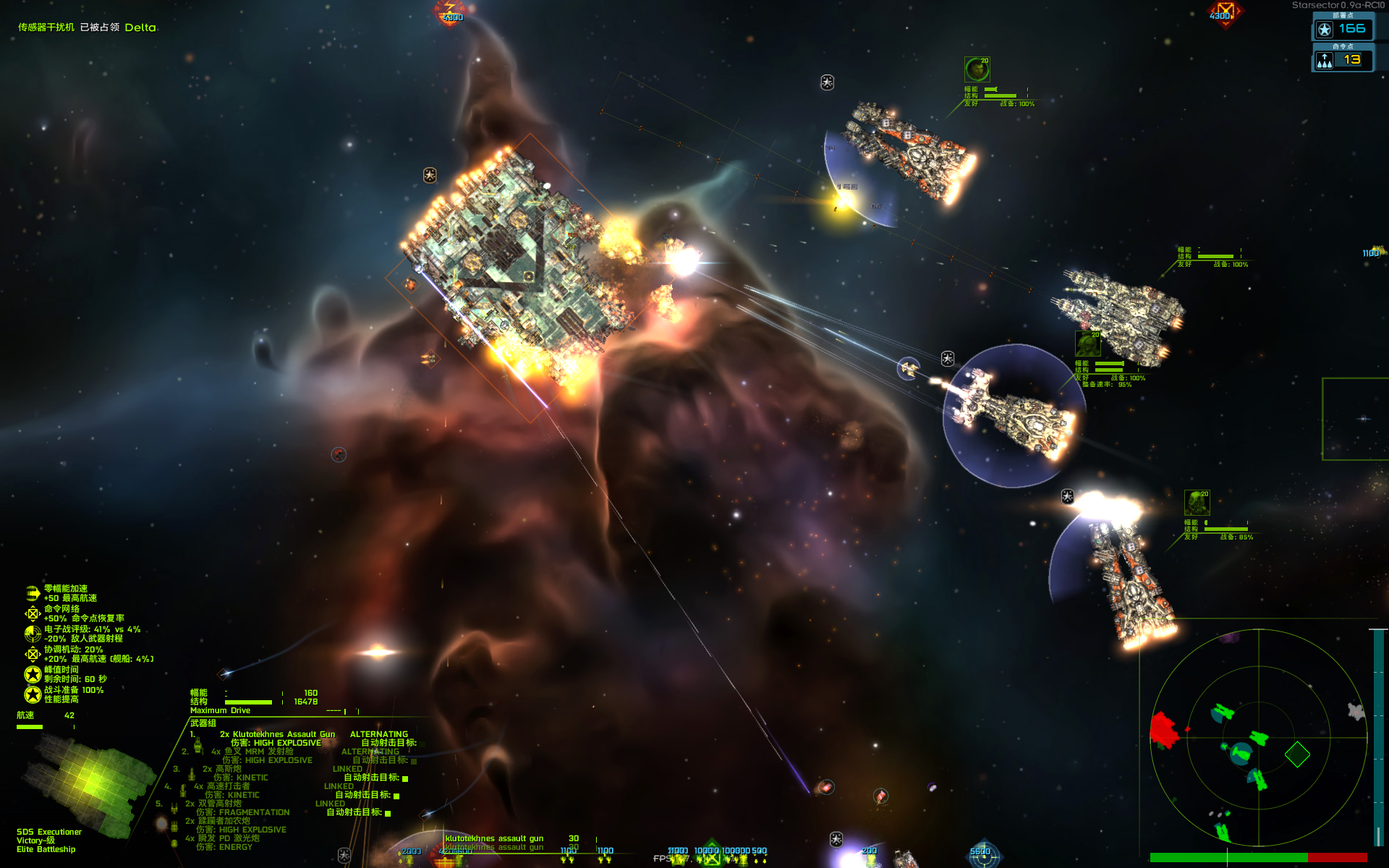Click the 零幅能加速 status icon
This screenshot has width=1389, height=868.
[33, 593]
